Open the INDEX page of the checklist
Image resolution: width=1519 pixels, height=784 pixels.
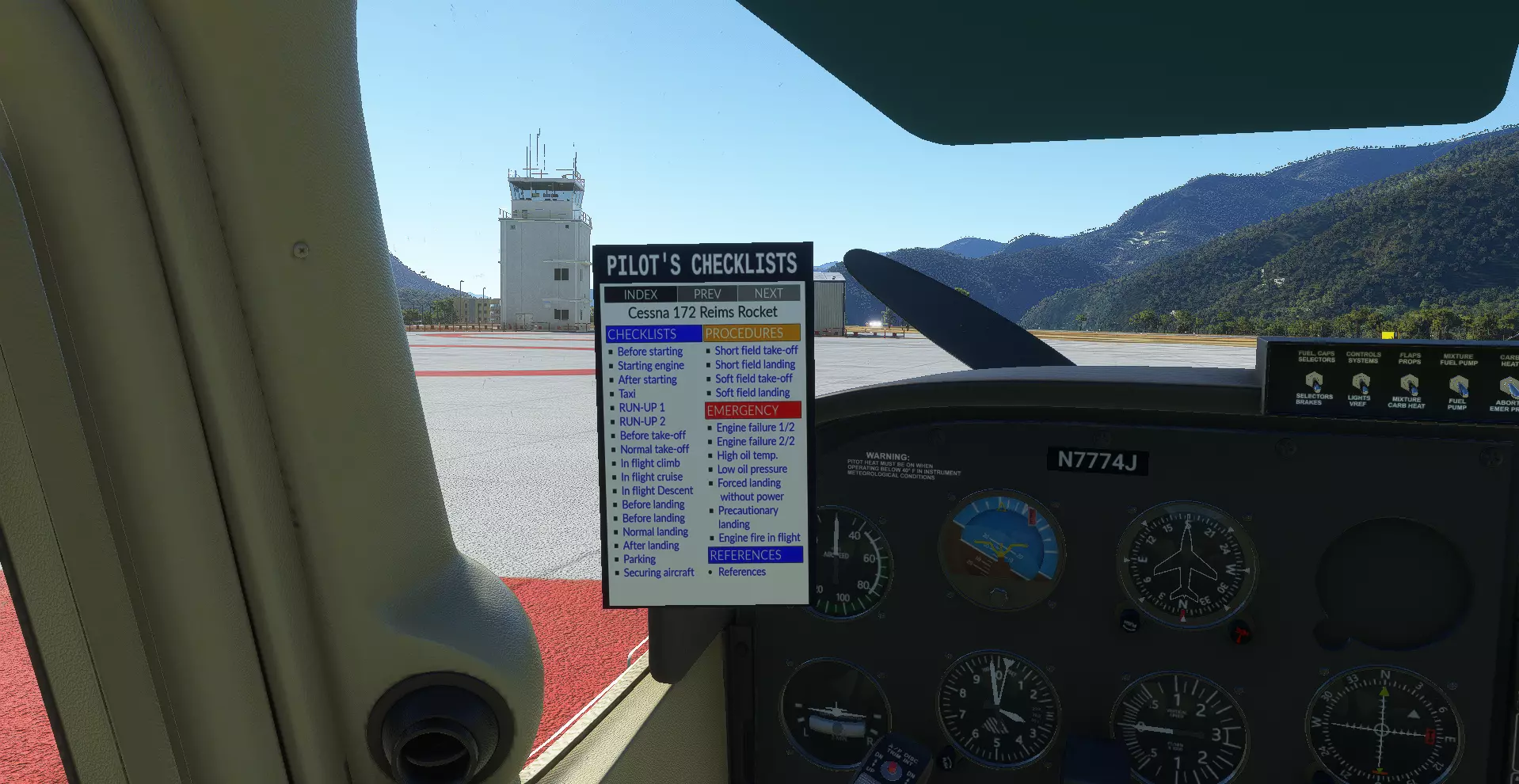tap(640, 295)
